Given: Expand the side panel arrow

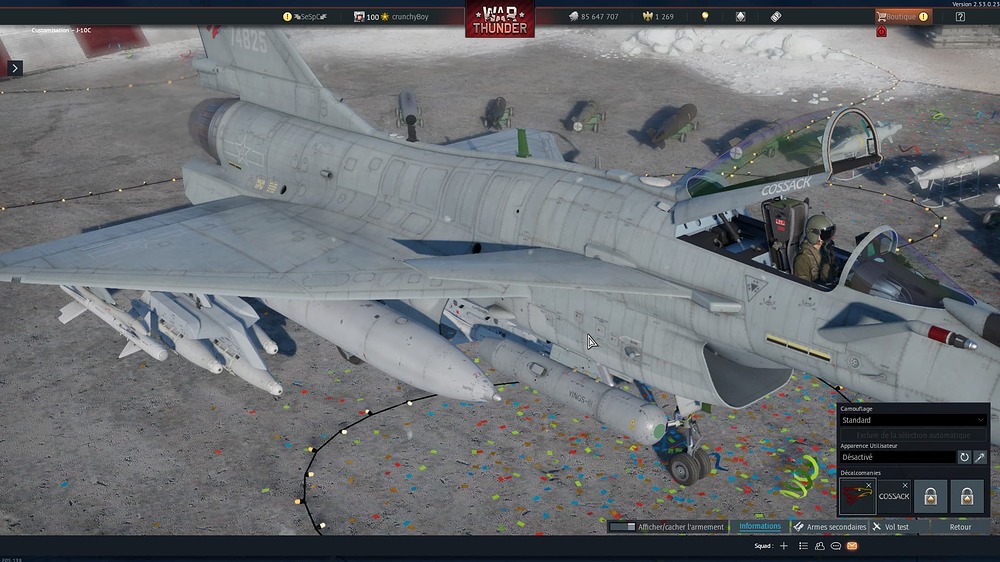Looking at the screenshot, I should tap(15, 68).
